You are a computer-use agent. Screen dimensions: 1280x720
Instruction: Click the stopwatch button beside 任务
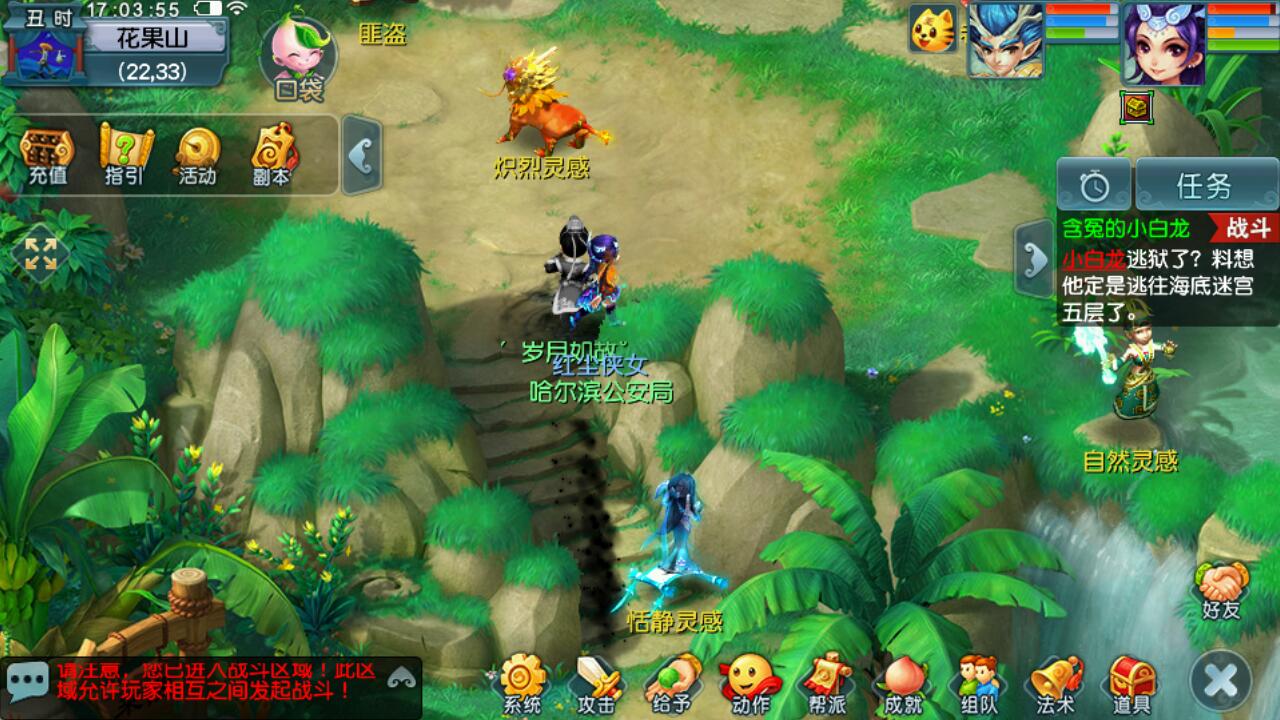pos(1095,185)
